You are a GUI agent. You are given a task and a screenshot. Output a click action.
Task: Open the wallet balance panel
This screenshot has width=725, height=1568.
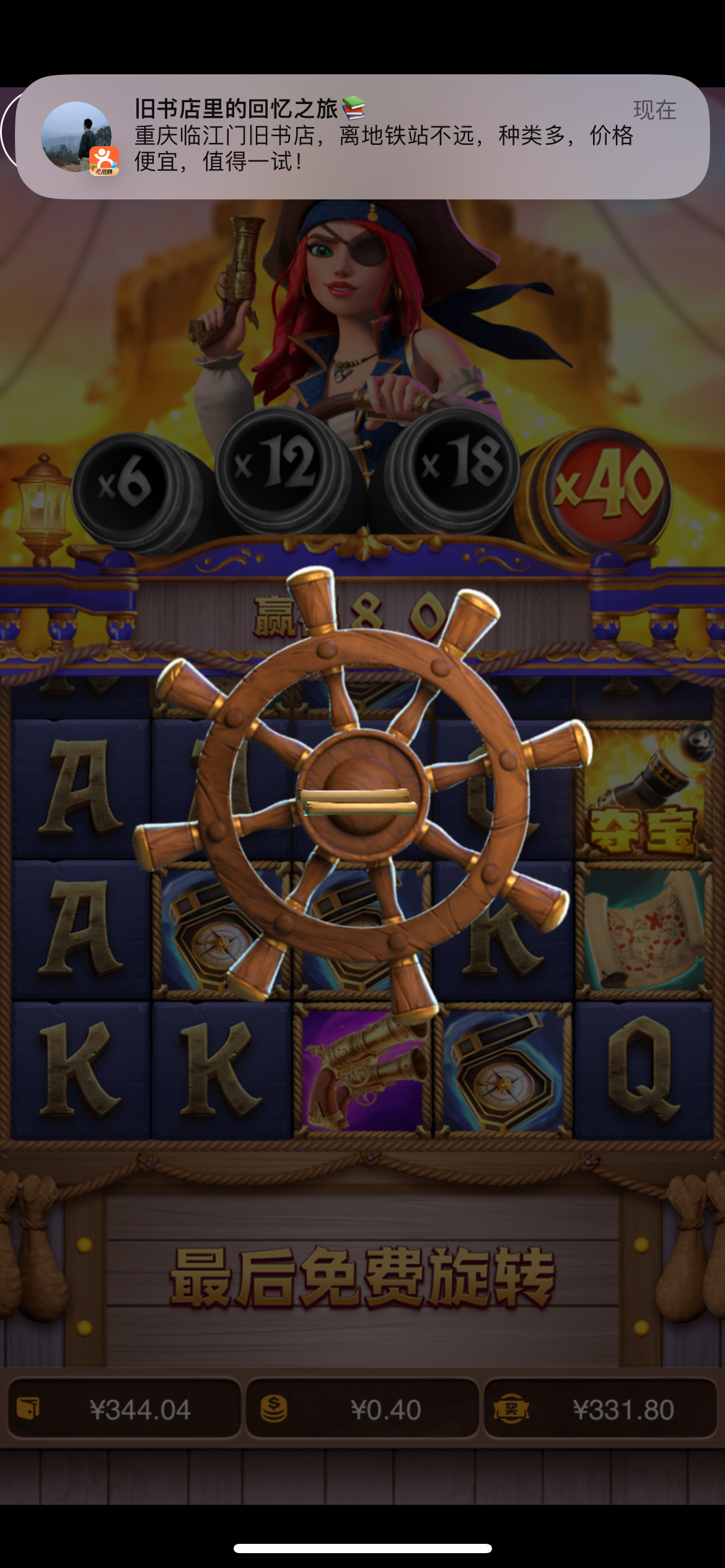[x=124, y=1409]
